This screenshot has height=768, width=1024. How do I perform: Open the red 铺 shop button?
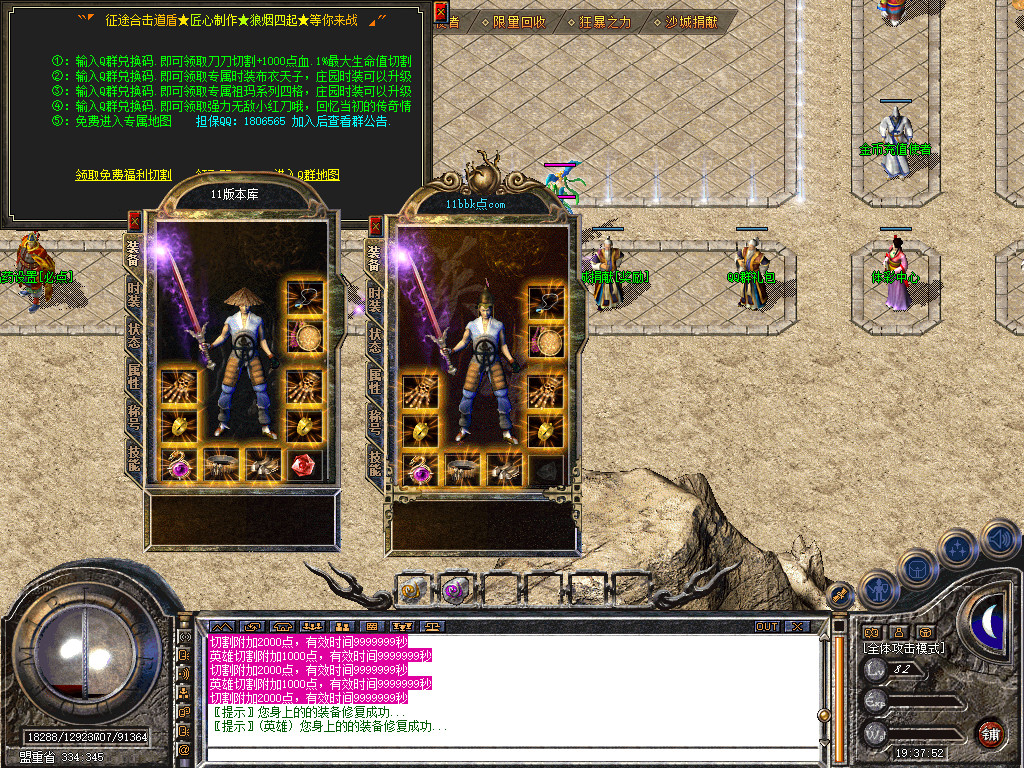click(990, 733)
